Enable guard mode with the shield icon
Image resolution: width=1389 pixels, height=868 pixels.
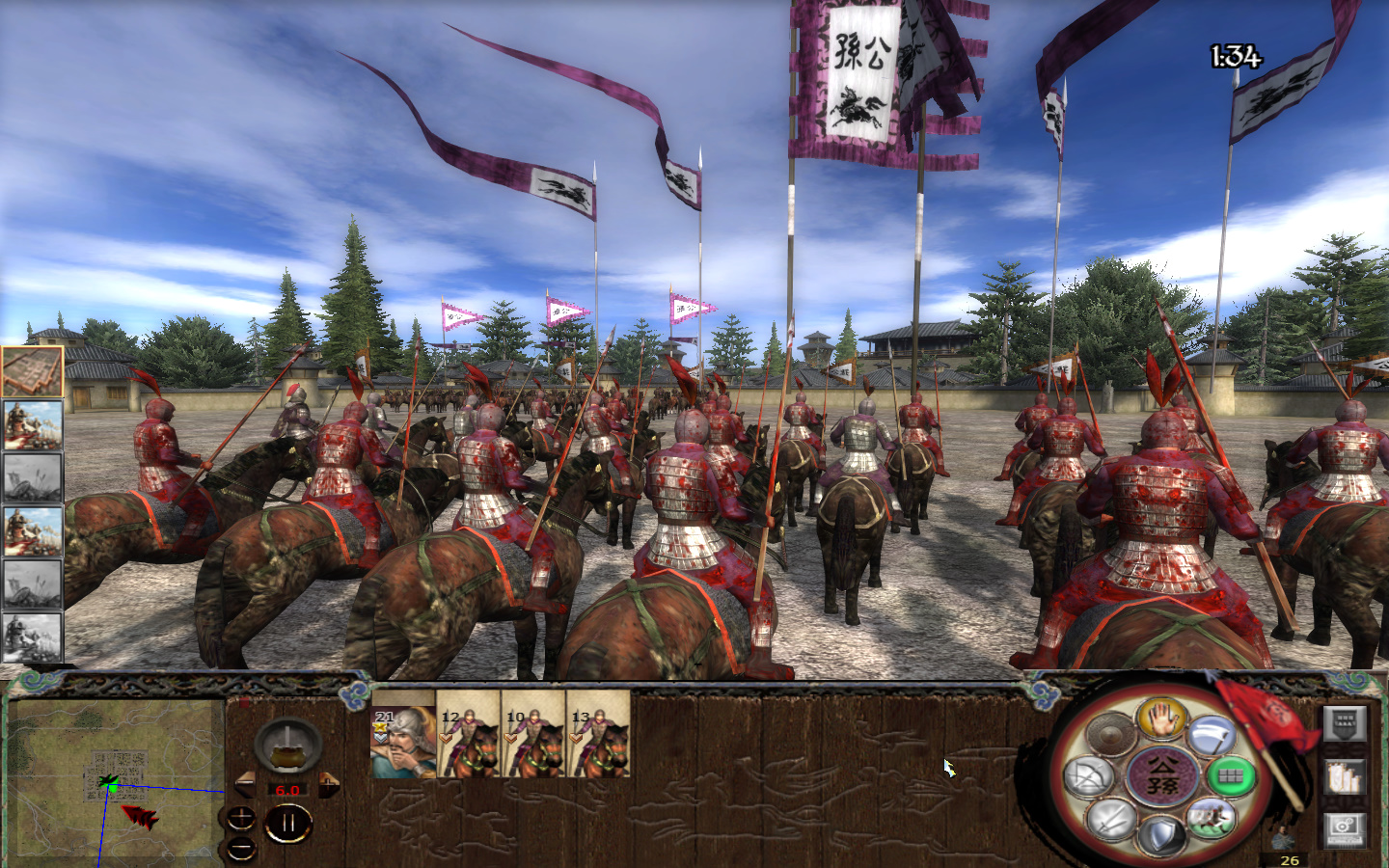coord(1161,833)
